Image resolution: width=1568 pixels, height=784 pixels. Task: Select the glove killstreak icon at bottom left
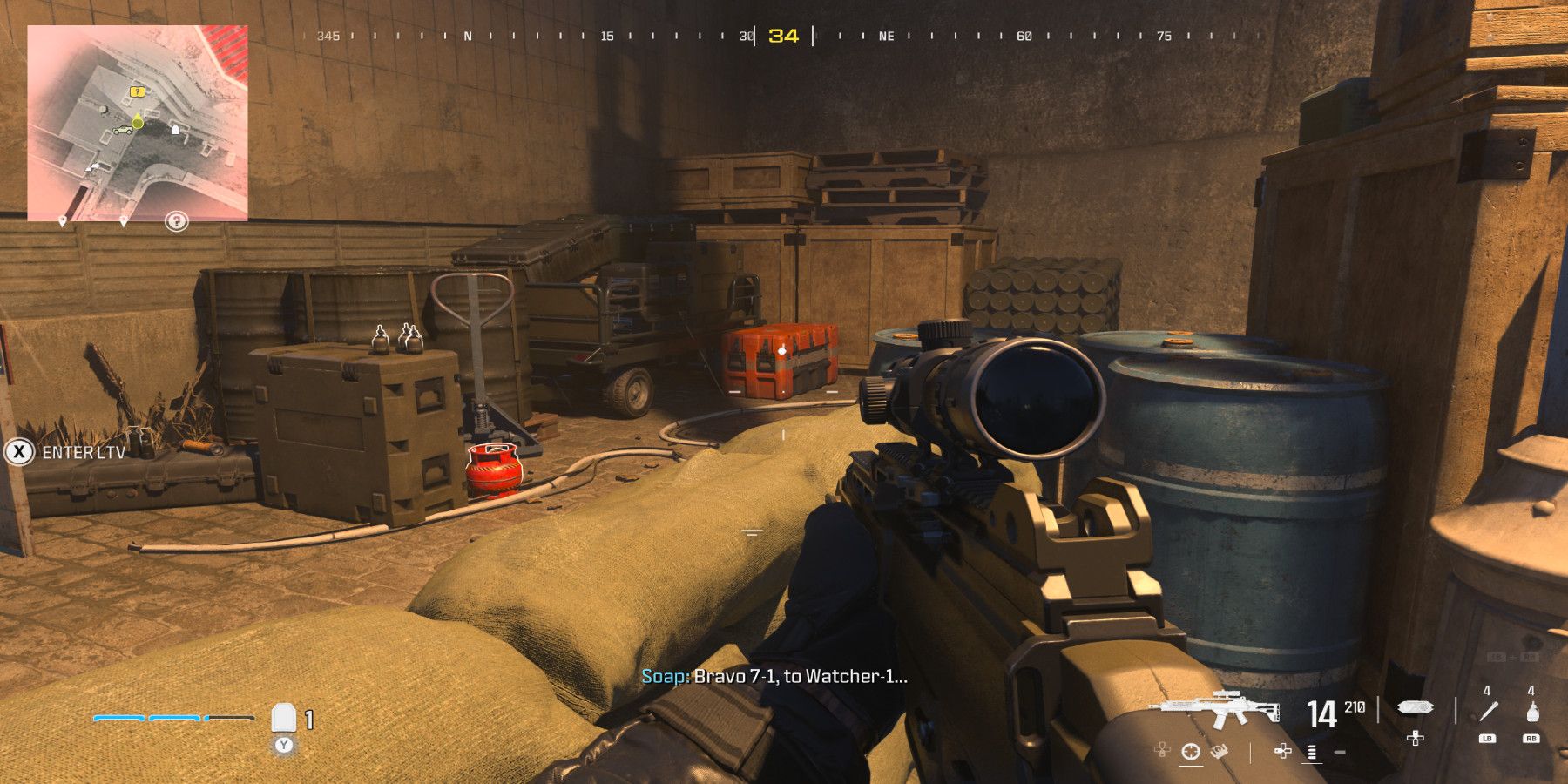coord(1220,751)
